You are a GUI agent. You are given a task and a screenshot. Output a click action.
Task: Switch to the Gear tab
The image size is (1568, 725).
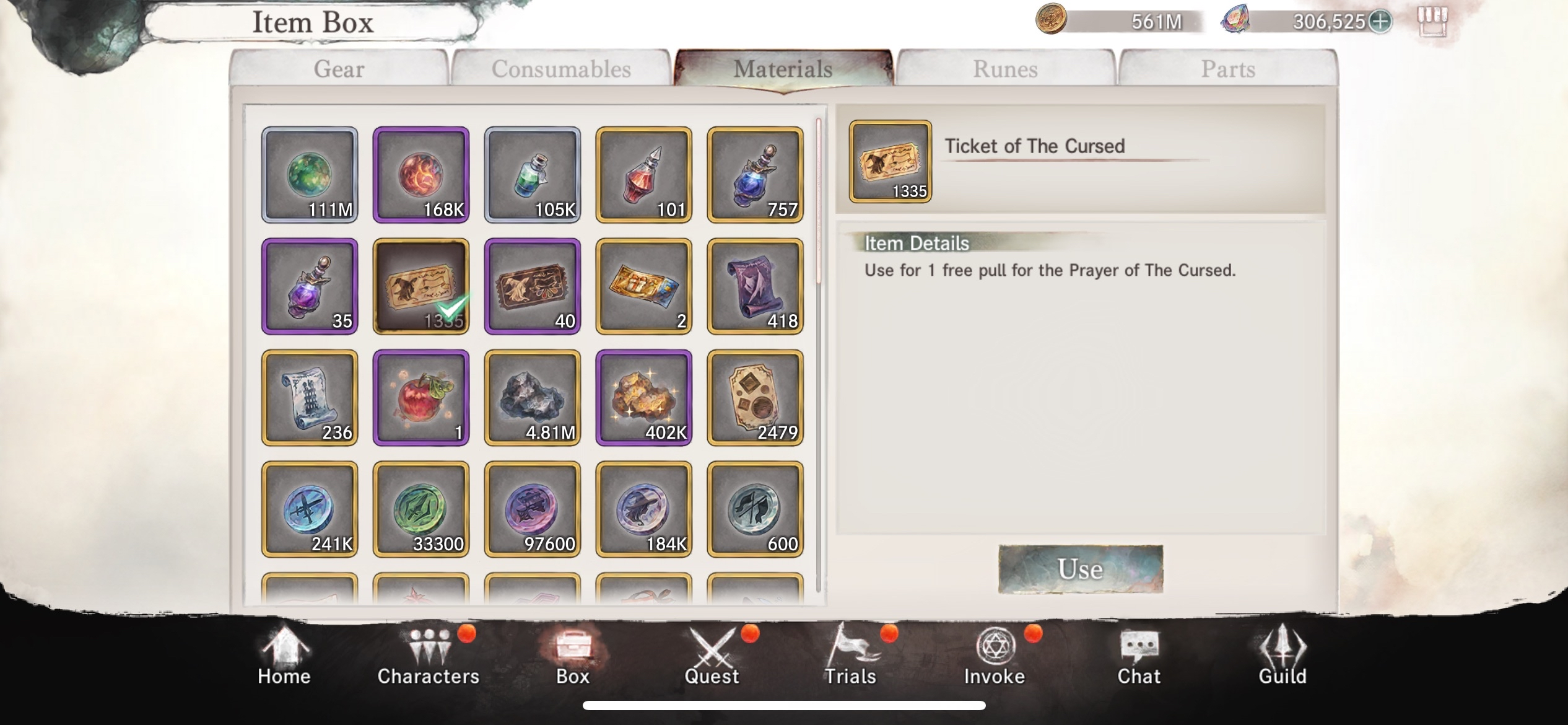pyautogui.click(x=339, y=68)
